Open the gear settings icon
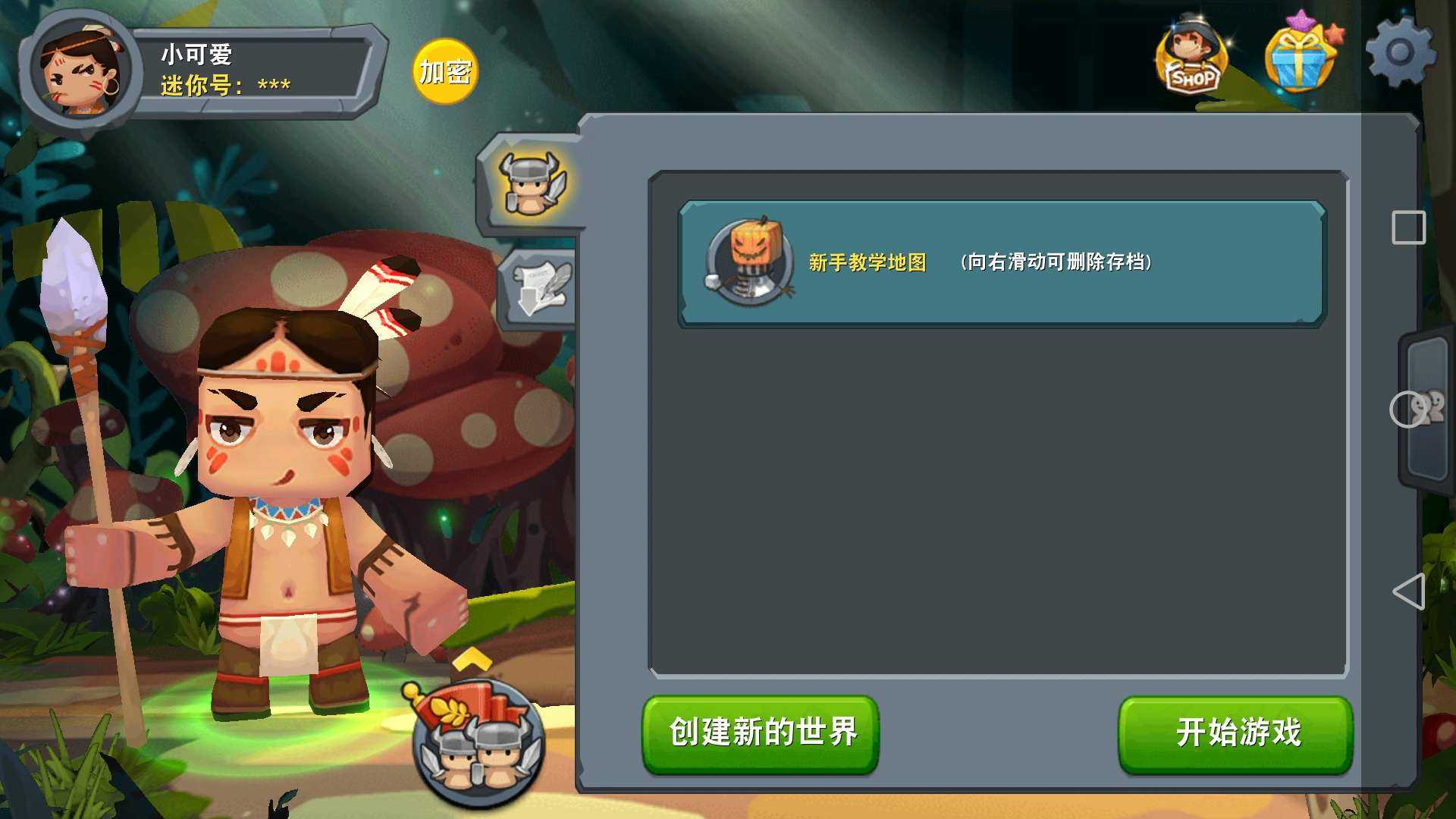Viewport: 1456px width, 819px height. pos(1400,53)
